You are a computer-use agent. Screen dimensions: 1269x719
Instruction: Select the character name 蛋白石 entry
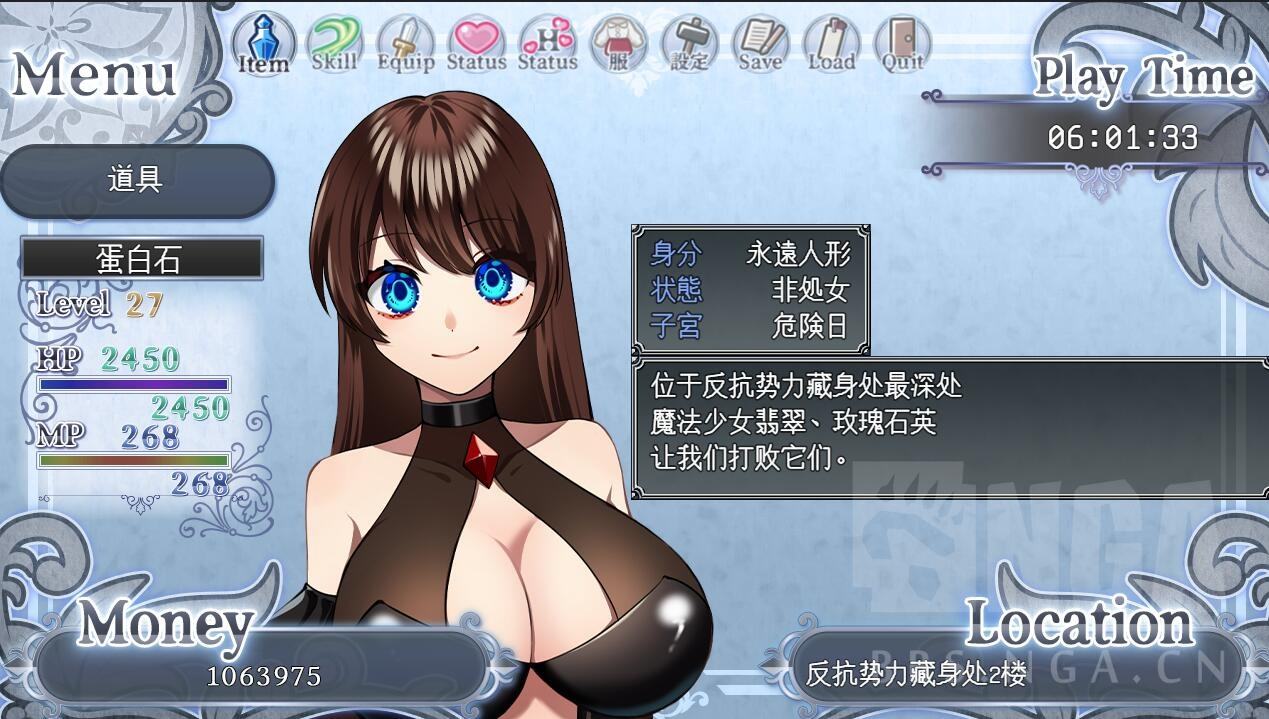[x=142, y=259]
